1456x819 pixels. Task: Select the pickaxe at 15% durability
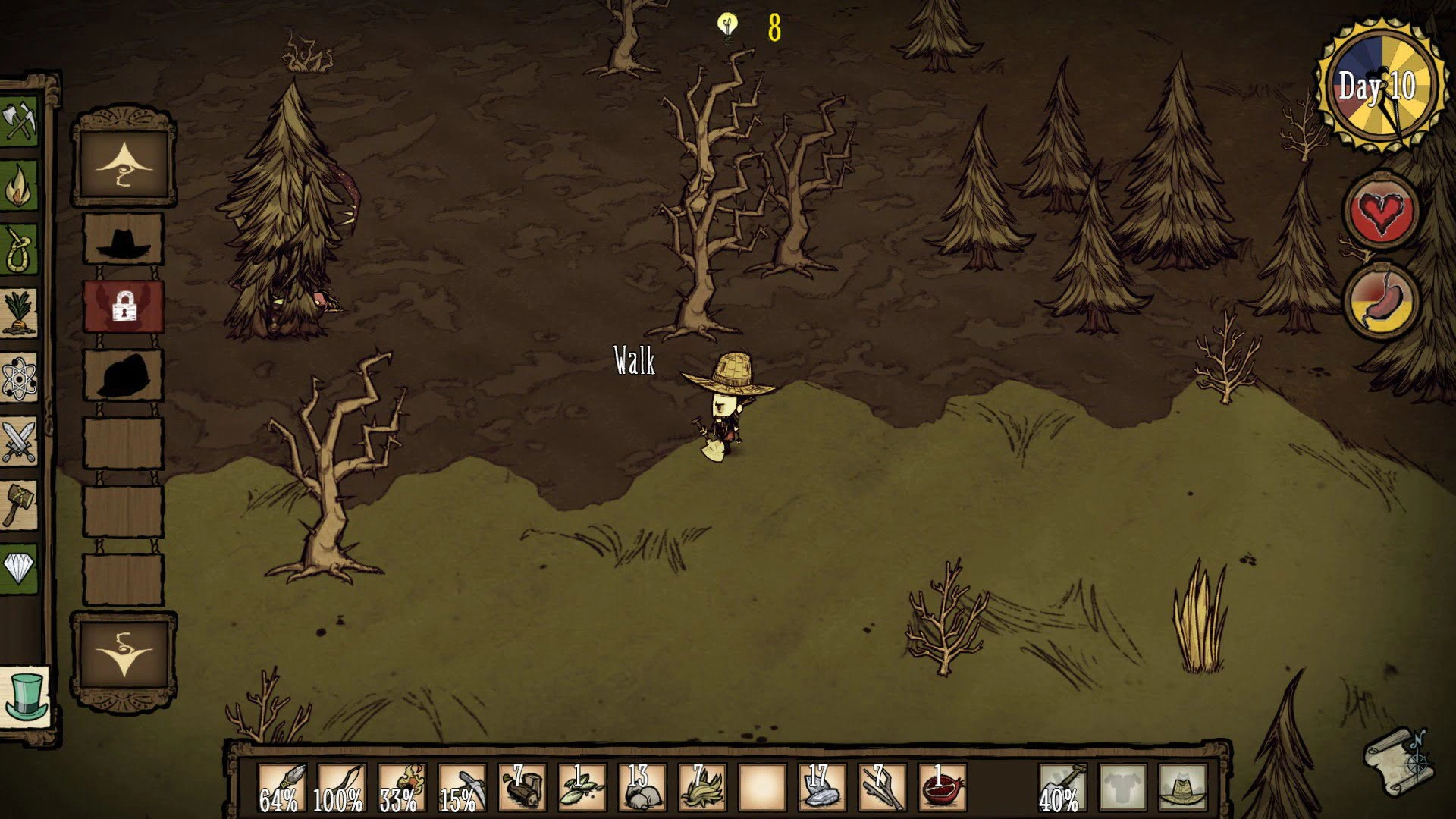[x=462, y=789]
